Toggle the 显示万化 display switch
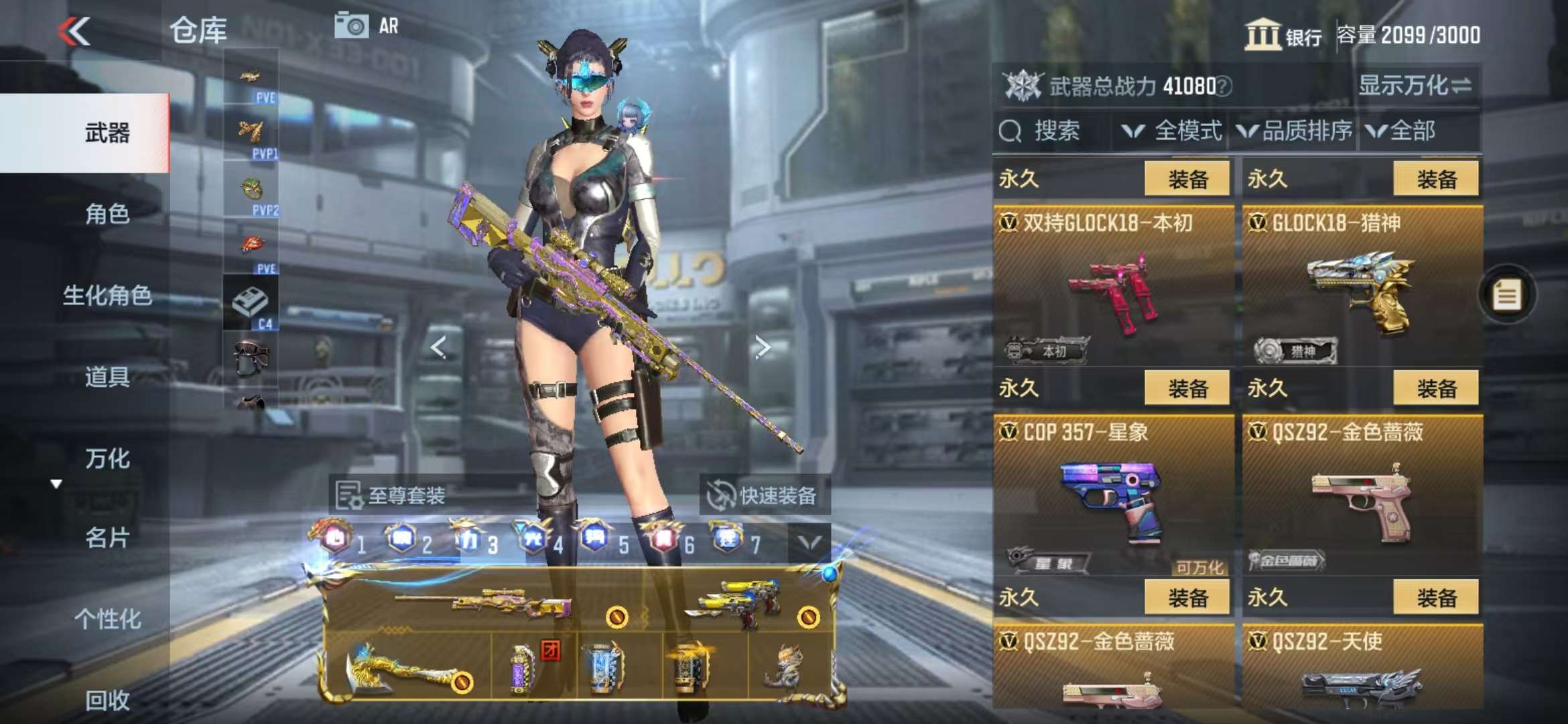The height and width of the screenshot is (724, 1568). coord(1414,86)
